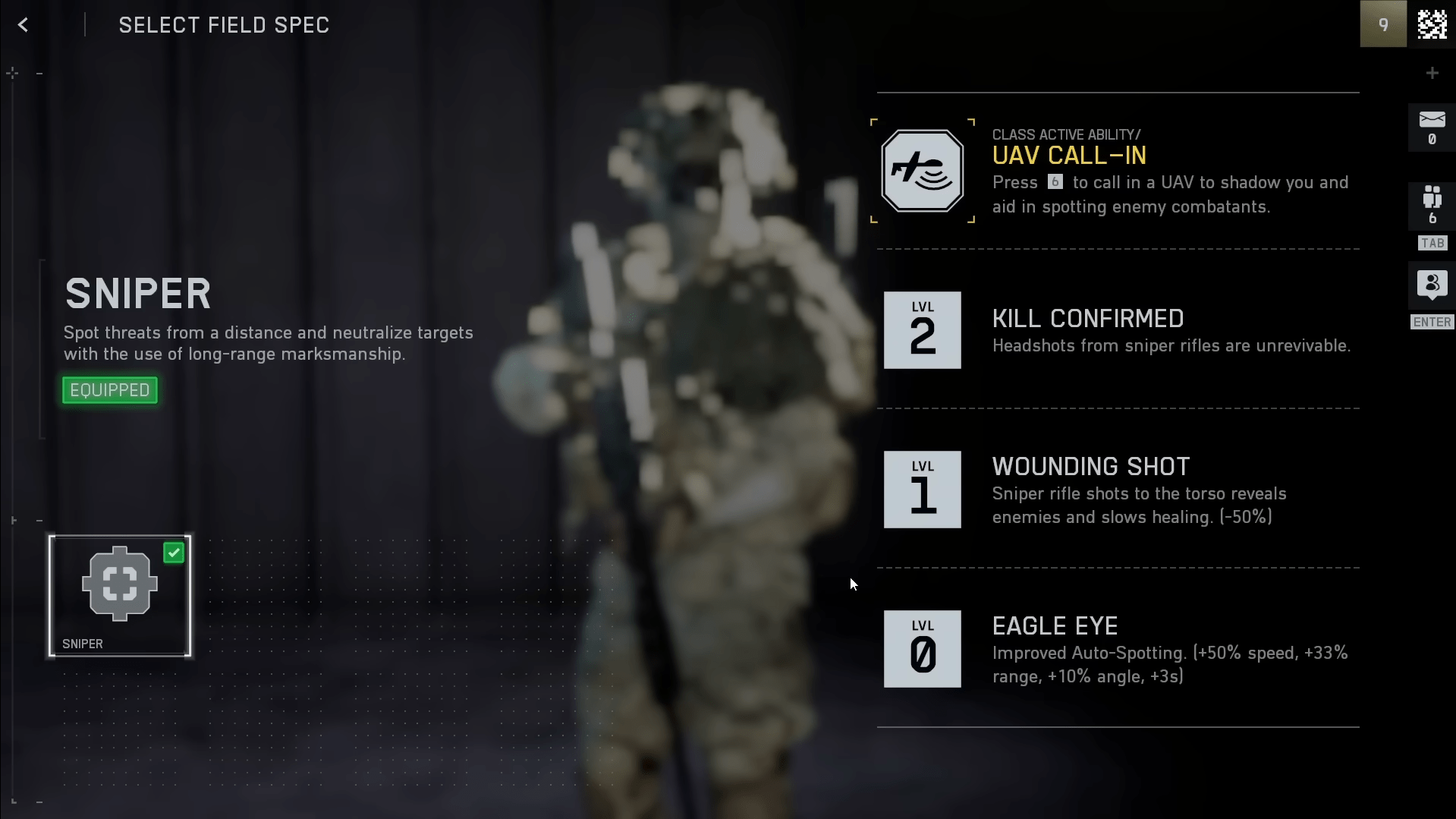The height and width of the screenshot is (819, 1456).
Task: Switch to squad tab via TAB label
Action: [1431, 242]
